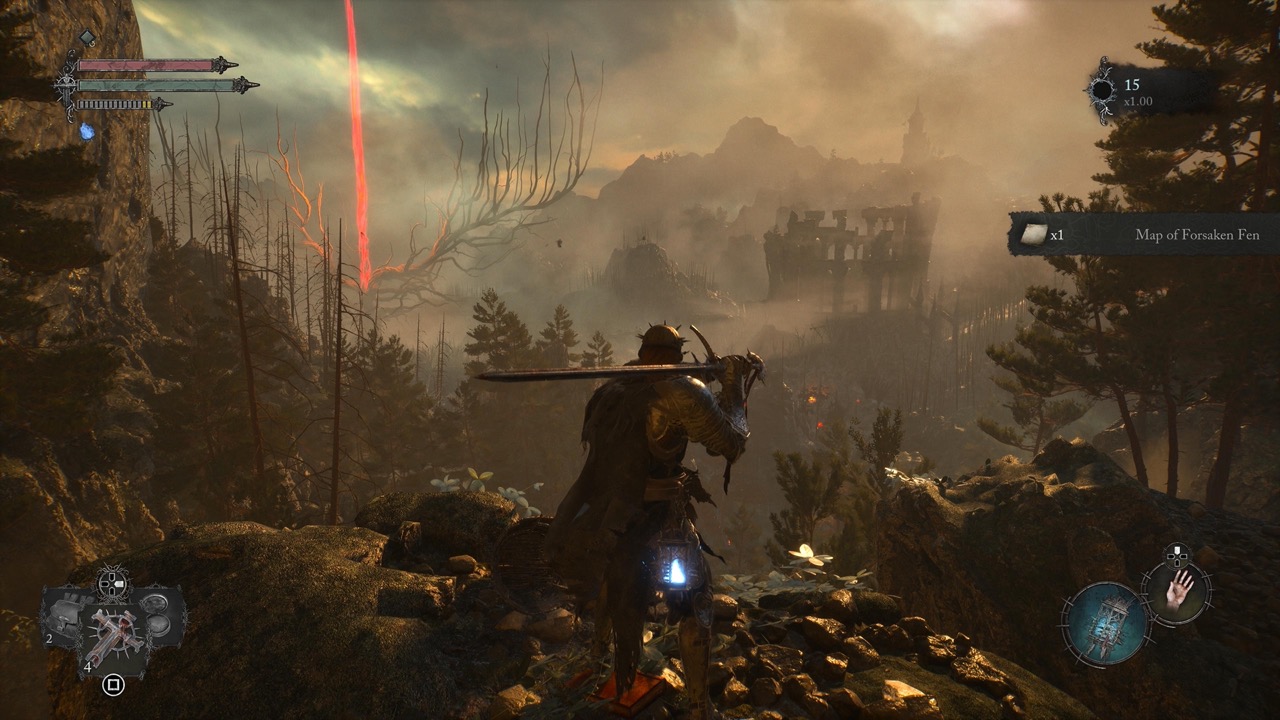The height and width of the screenshot is (720, 1280).
Task: Select the upper pocket watch item icon
Action: point(156,603)
